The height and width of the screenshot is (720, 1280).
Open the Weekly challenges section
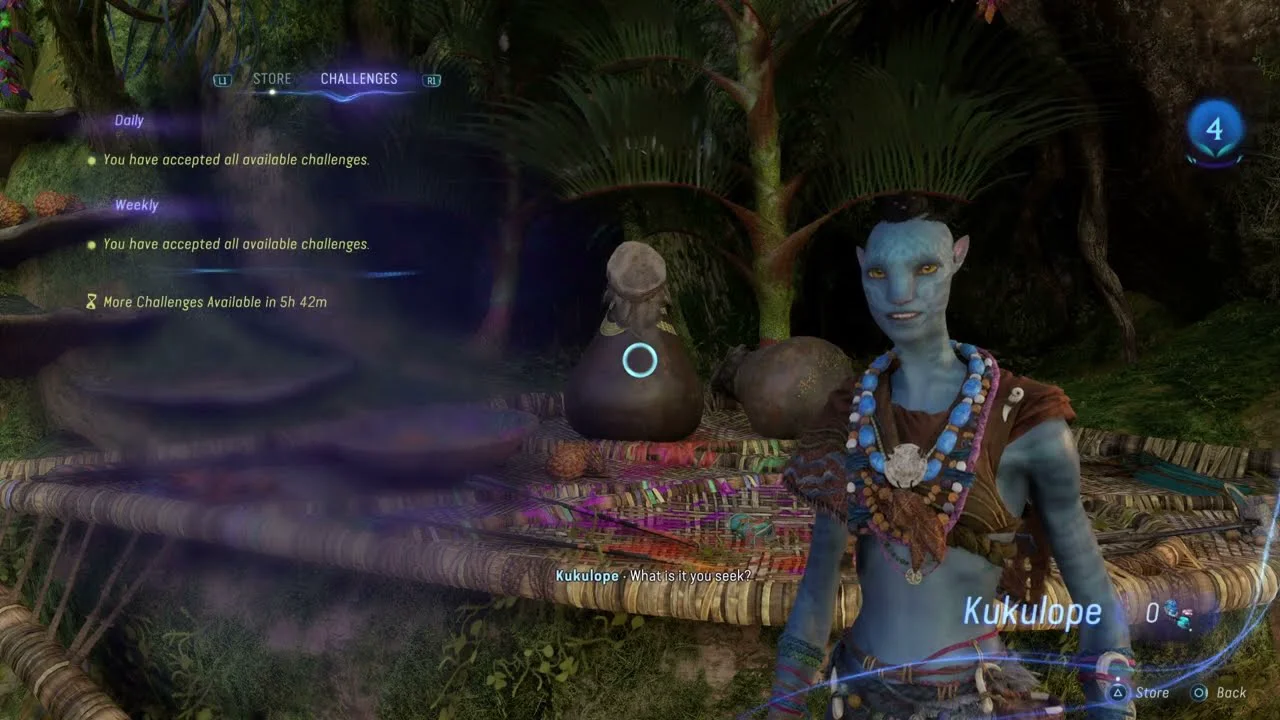tap(136, 205)
